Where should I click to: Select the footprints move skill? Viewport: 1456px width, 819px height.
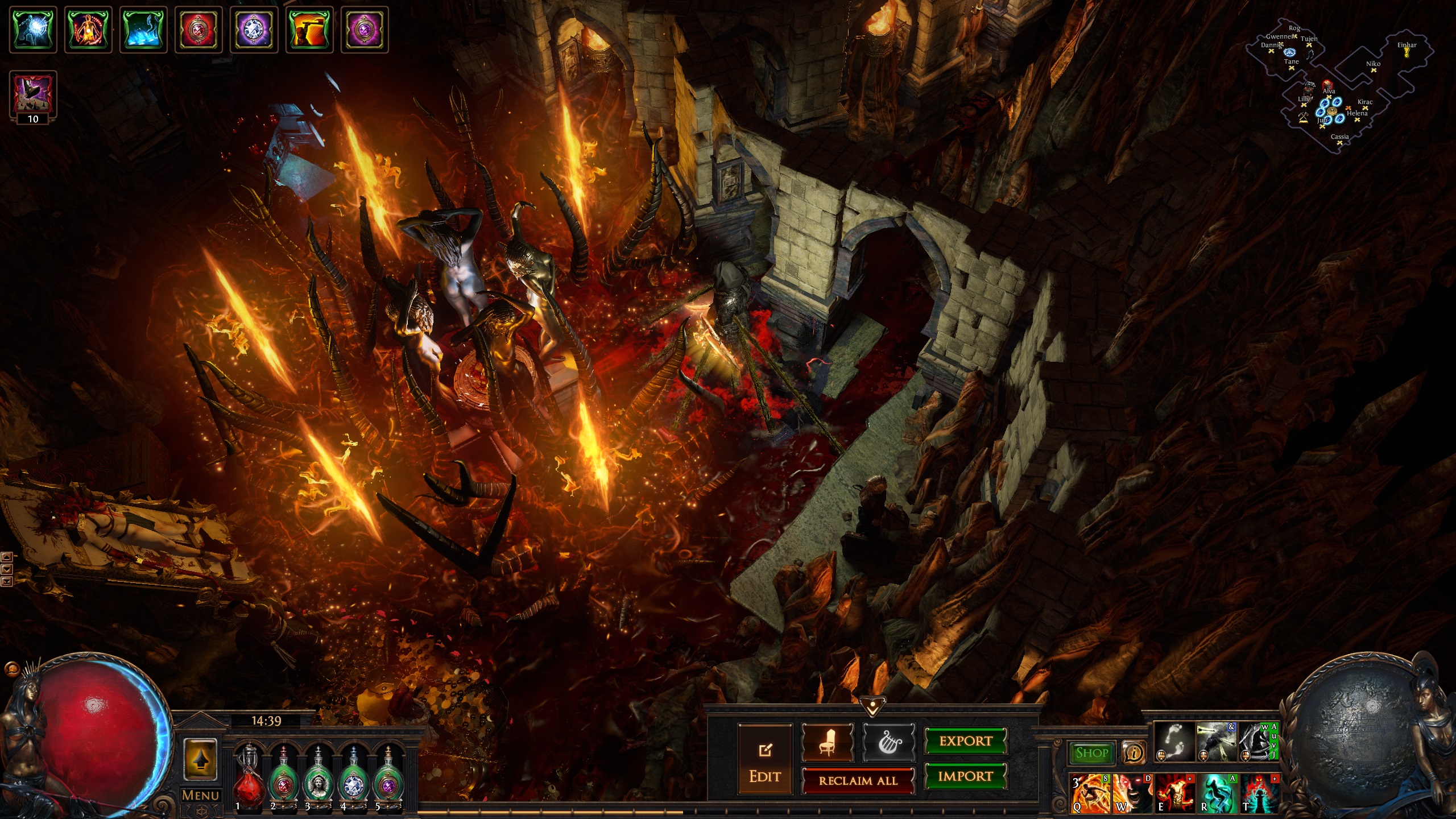click(1173, 741)
